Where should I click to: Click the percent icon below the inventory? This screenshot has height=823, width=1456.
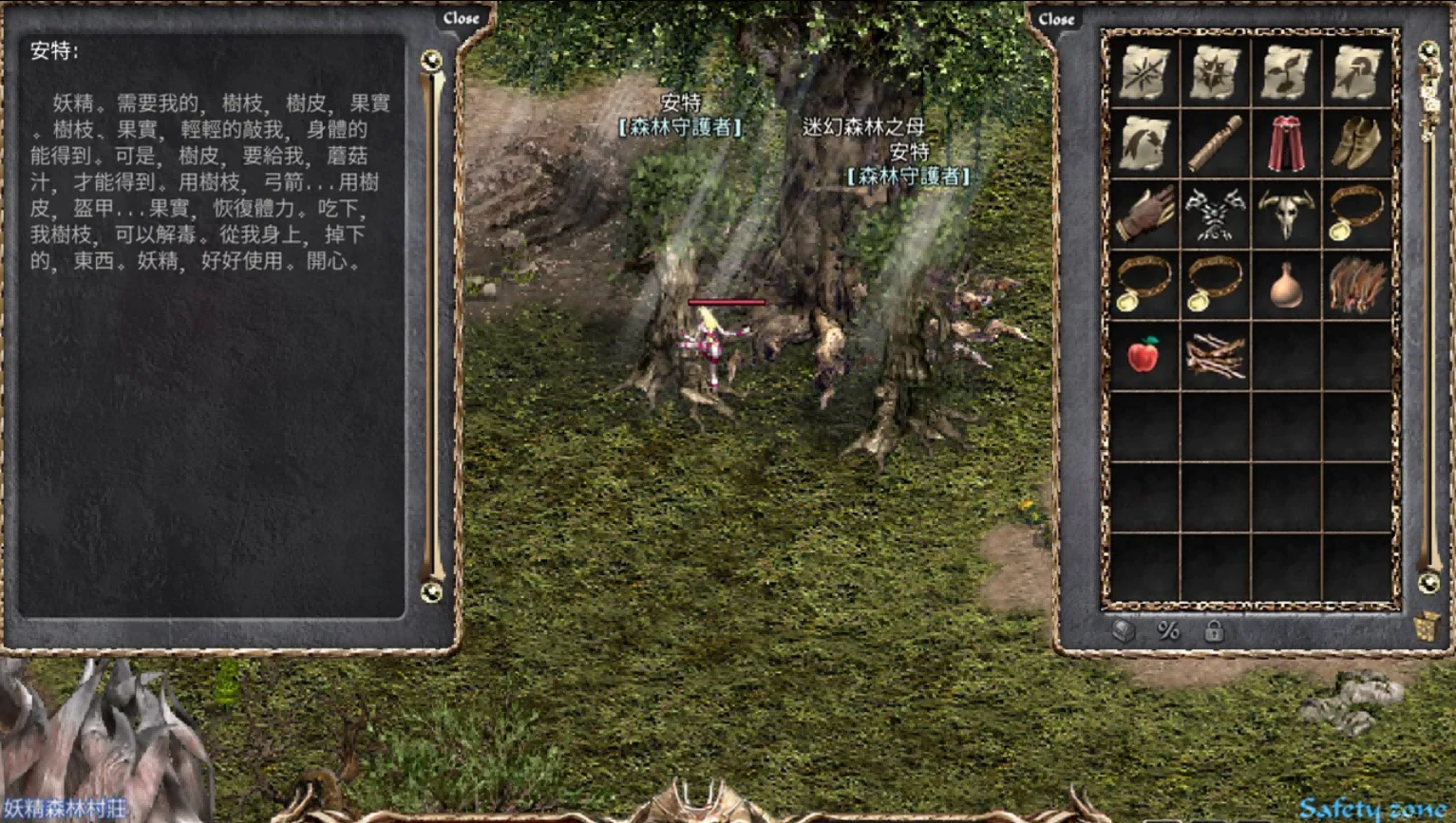1168,630
